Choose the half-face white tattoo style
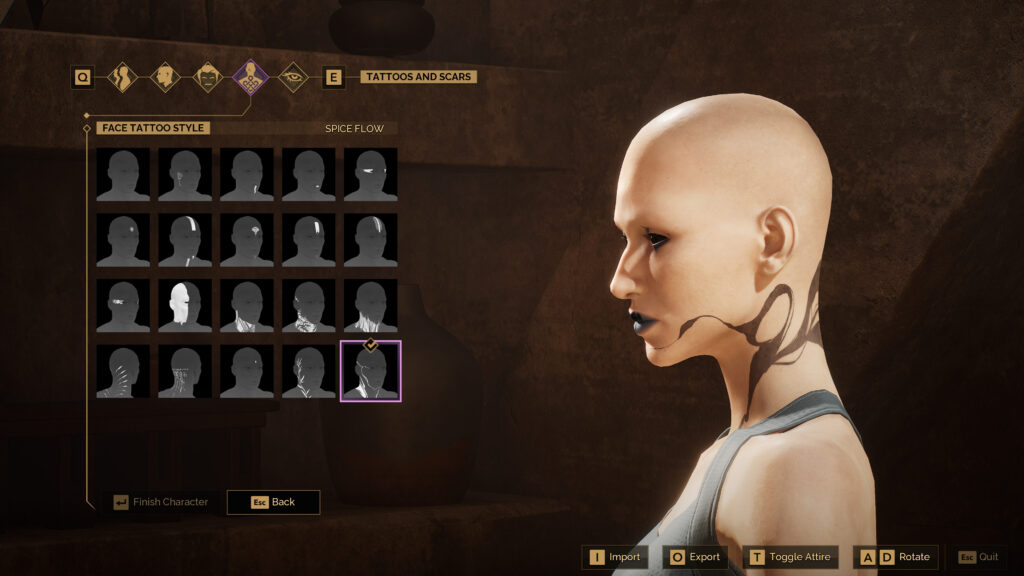Screen dimensions: 1024x576 point(185,305)
